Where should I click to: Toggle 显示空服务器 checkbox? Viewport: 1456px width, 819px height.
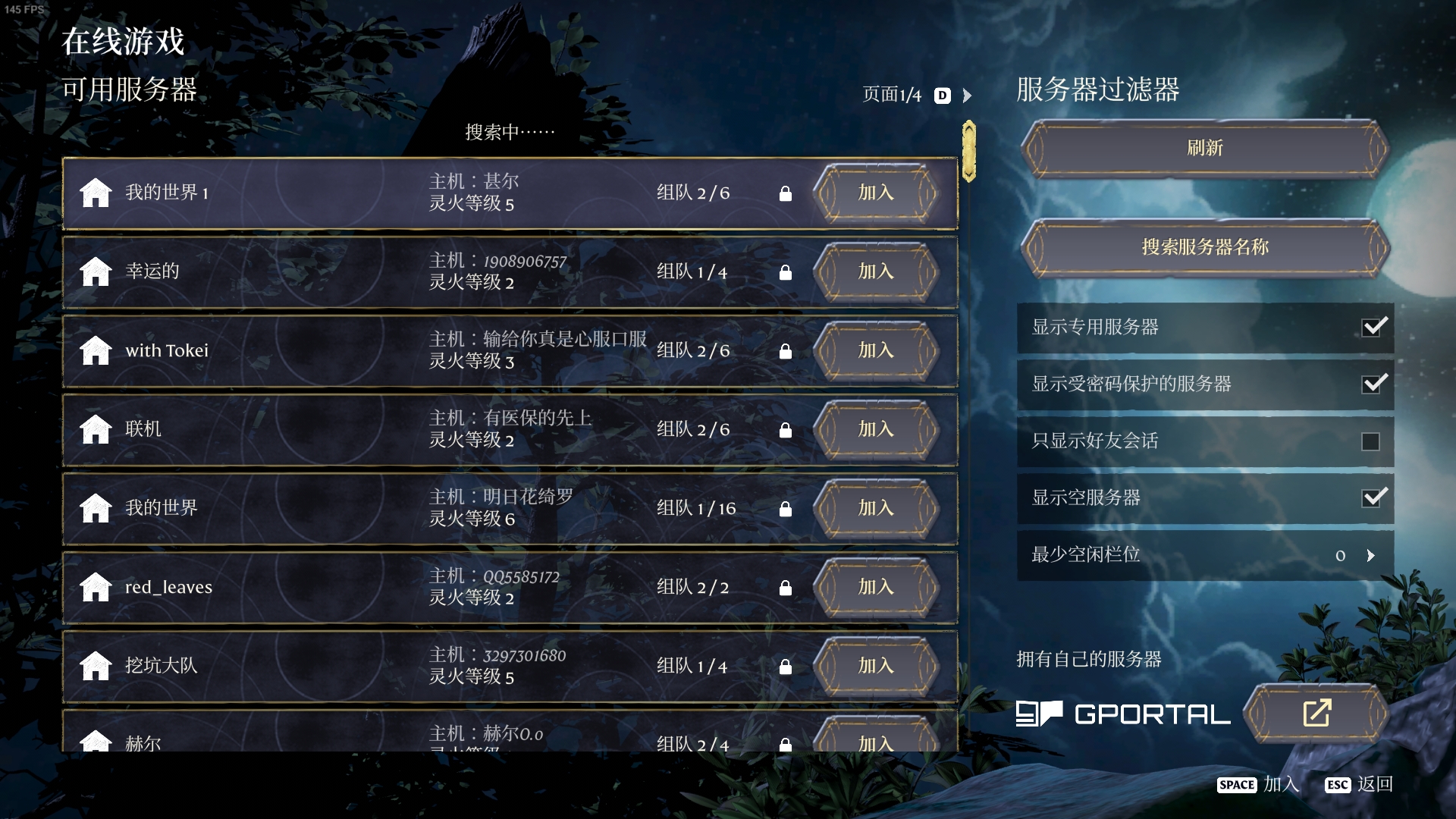point(1373,497)
